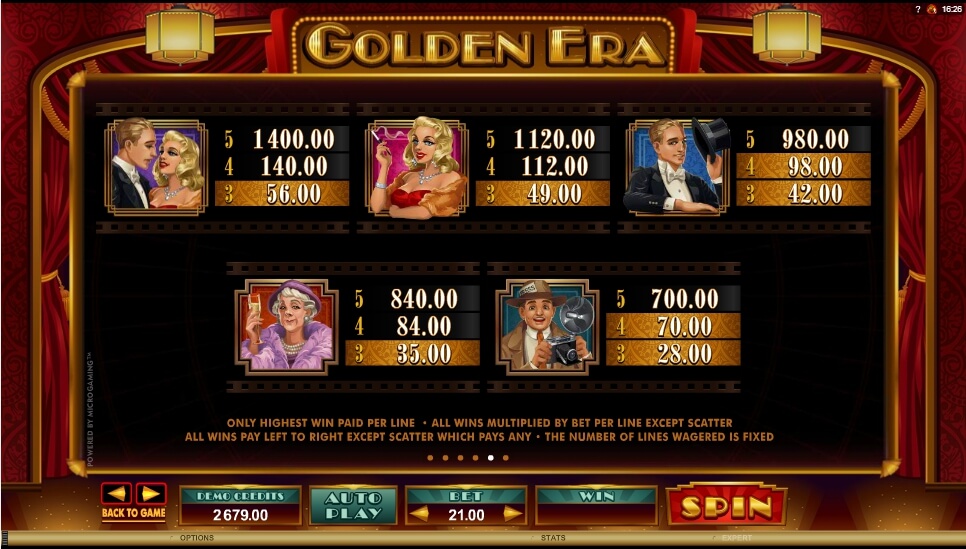Viewport: 966px width, 549px height.
Task: Select the last paytable page dot
Action: (505, 458)
